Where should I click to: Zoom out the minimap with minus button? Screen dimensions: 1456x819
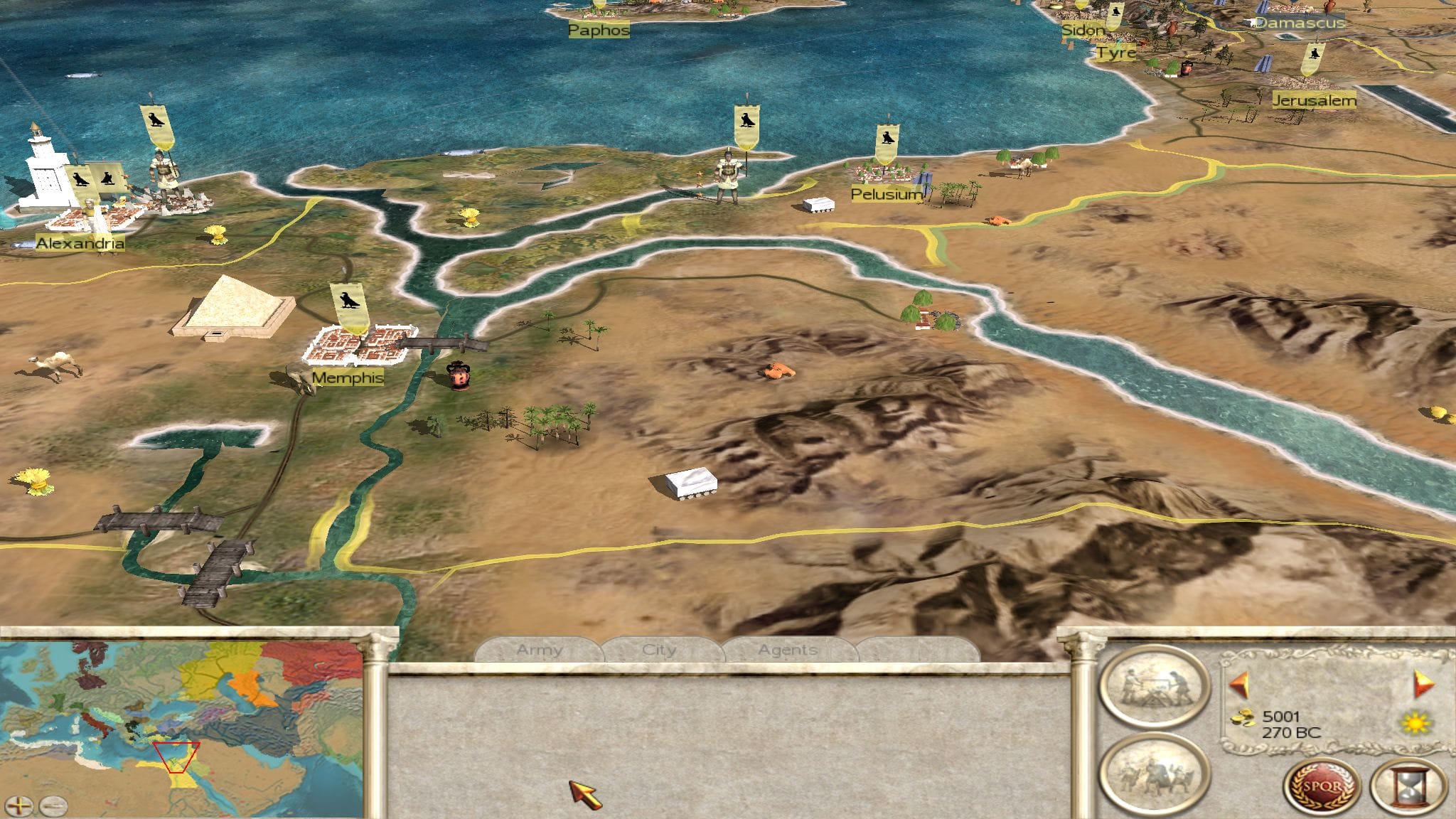point(53,806)
